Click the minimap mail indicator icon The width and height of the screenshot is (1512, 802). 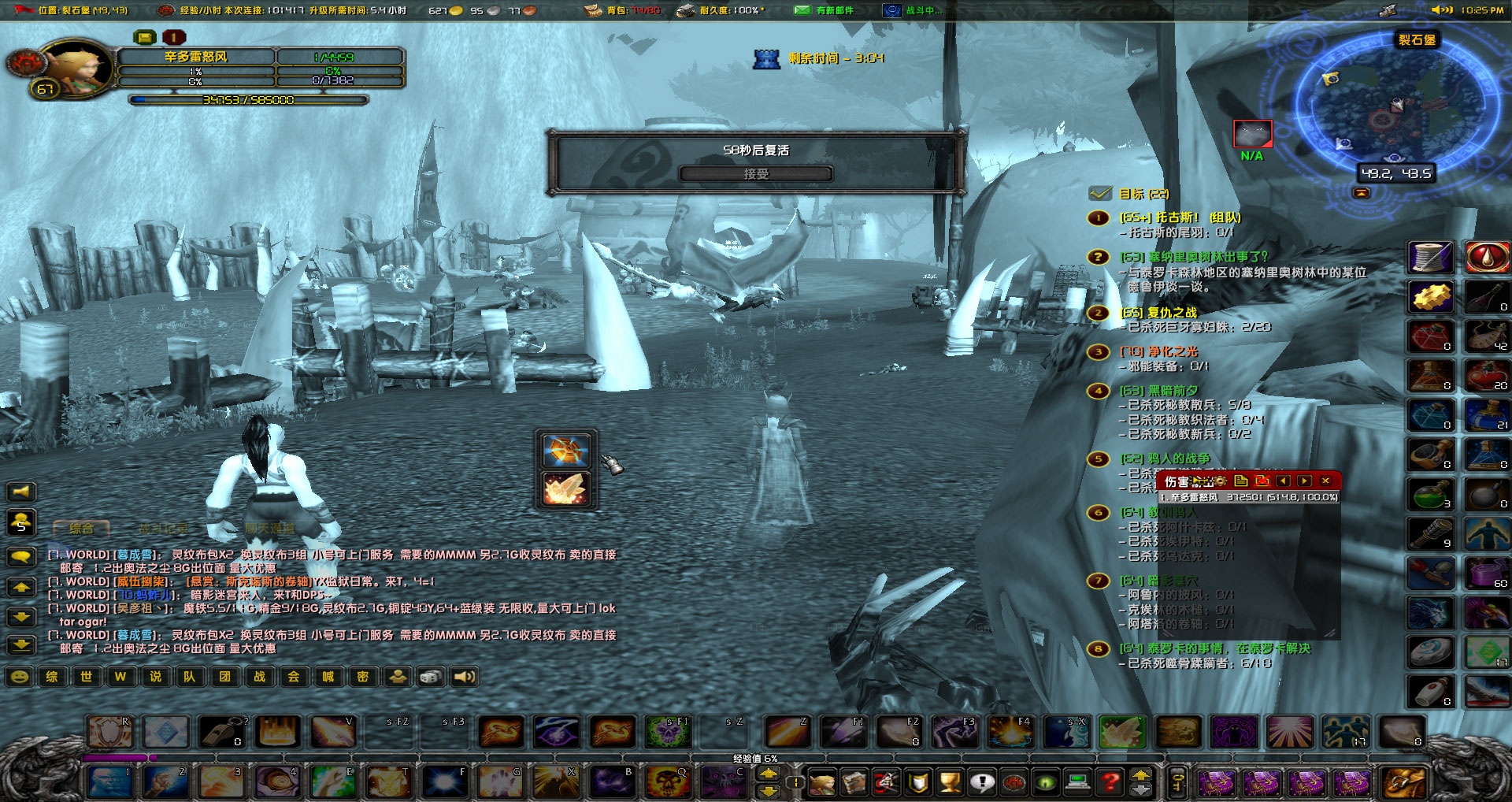tap(1360, 192)
